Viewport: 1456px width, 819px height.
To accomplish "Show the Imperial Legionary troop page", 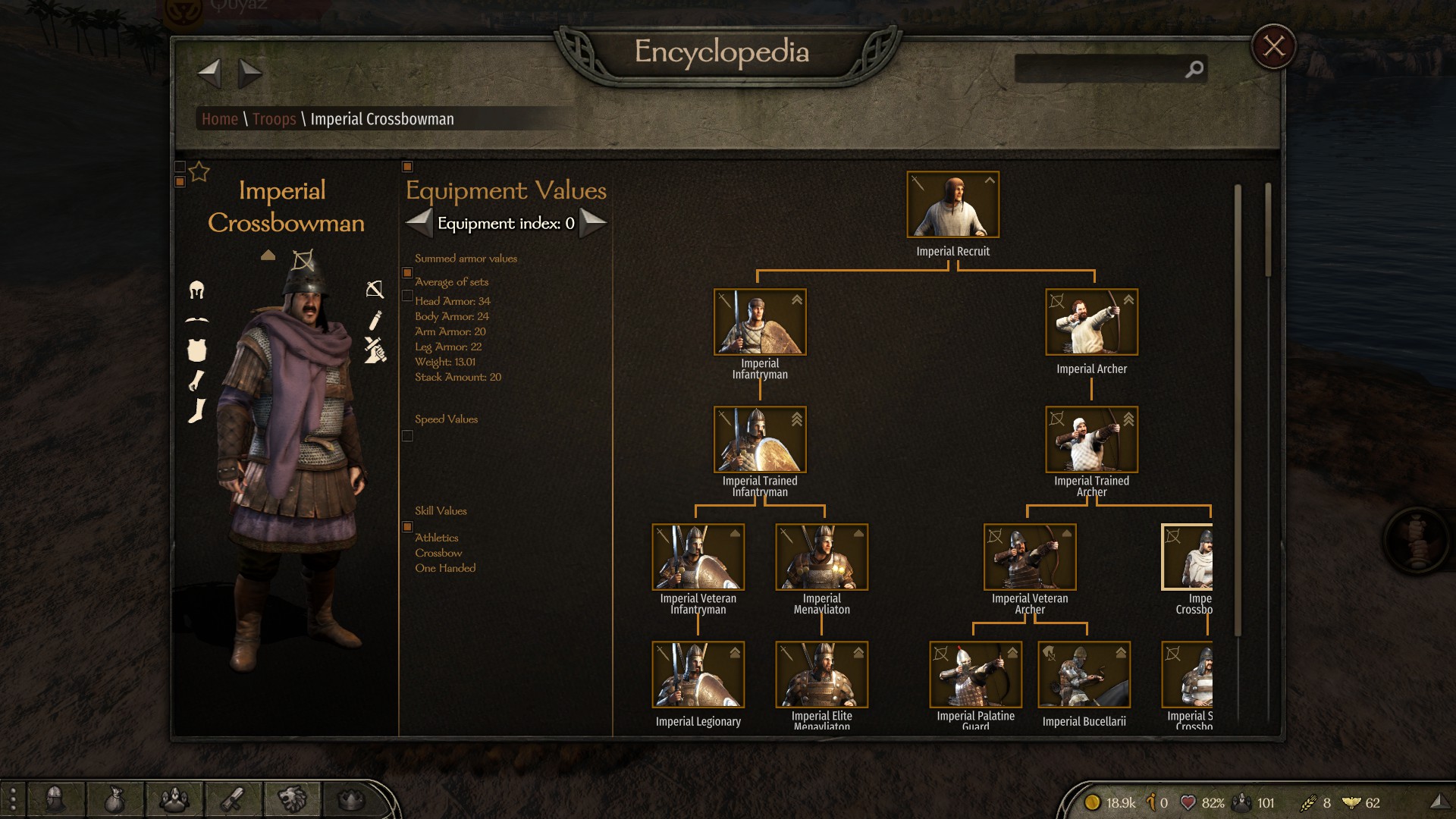I will tap(698, 675).
